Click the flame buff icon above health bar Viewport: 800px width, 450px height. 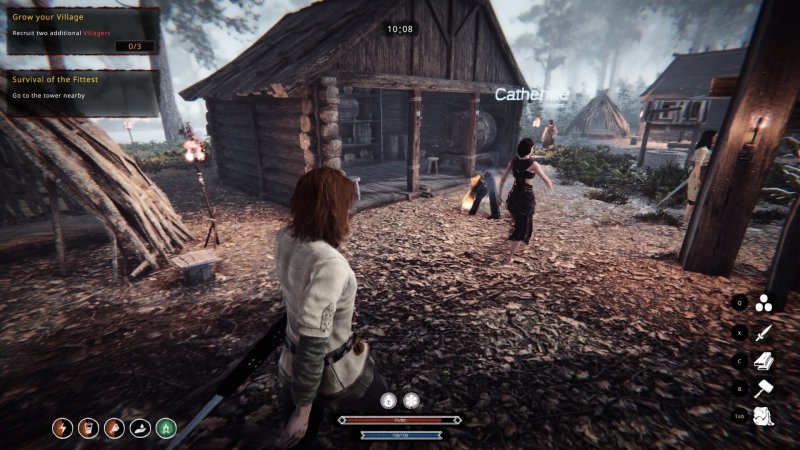coord(390,400)
